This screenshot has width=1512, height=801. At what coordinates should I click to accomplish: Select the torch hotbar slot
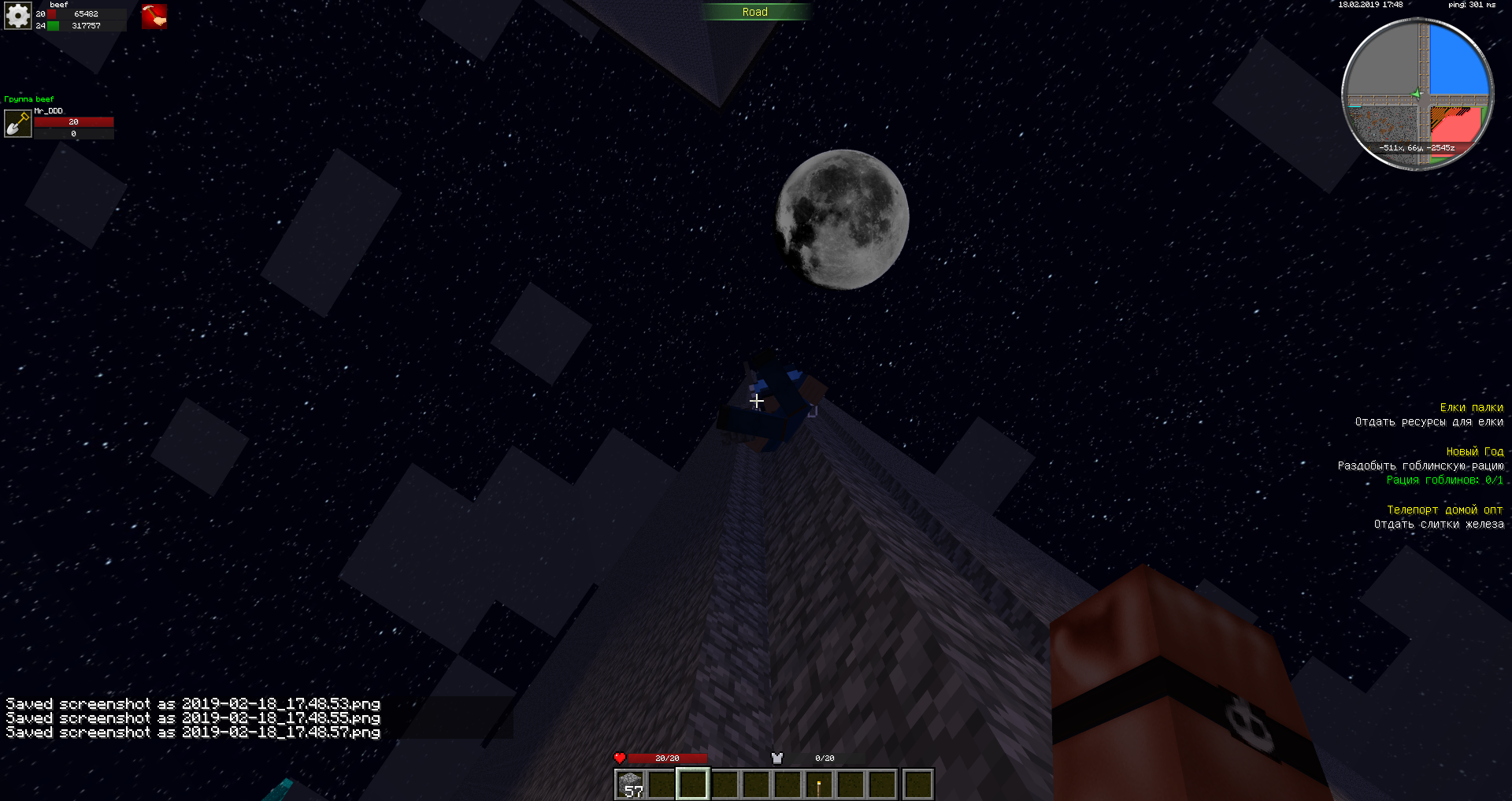coord(819,784)
